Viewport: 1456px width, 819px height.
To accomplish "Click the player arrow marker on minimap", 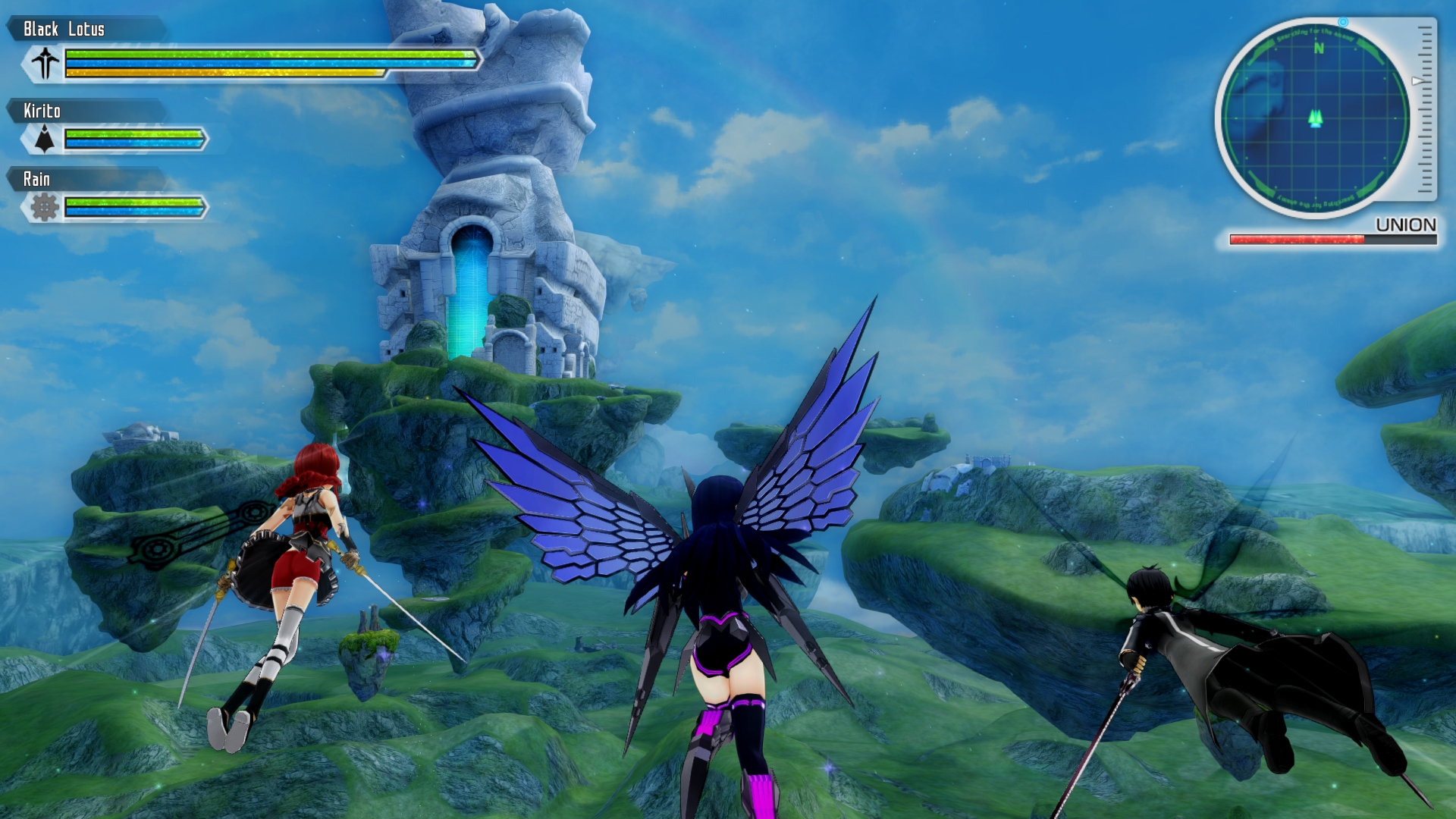I will coord(1316,118).
